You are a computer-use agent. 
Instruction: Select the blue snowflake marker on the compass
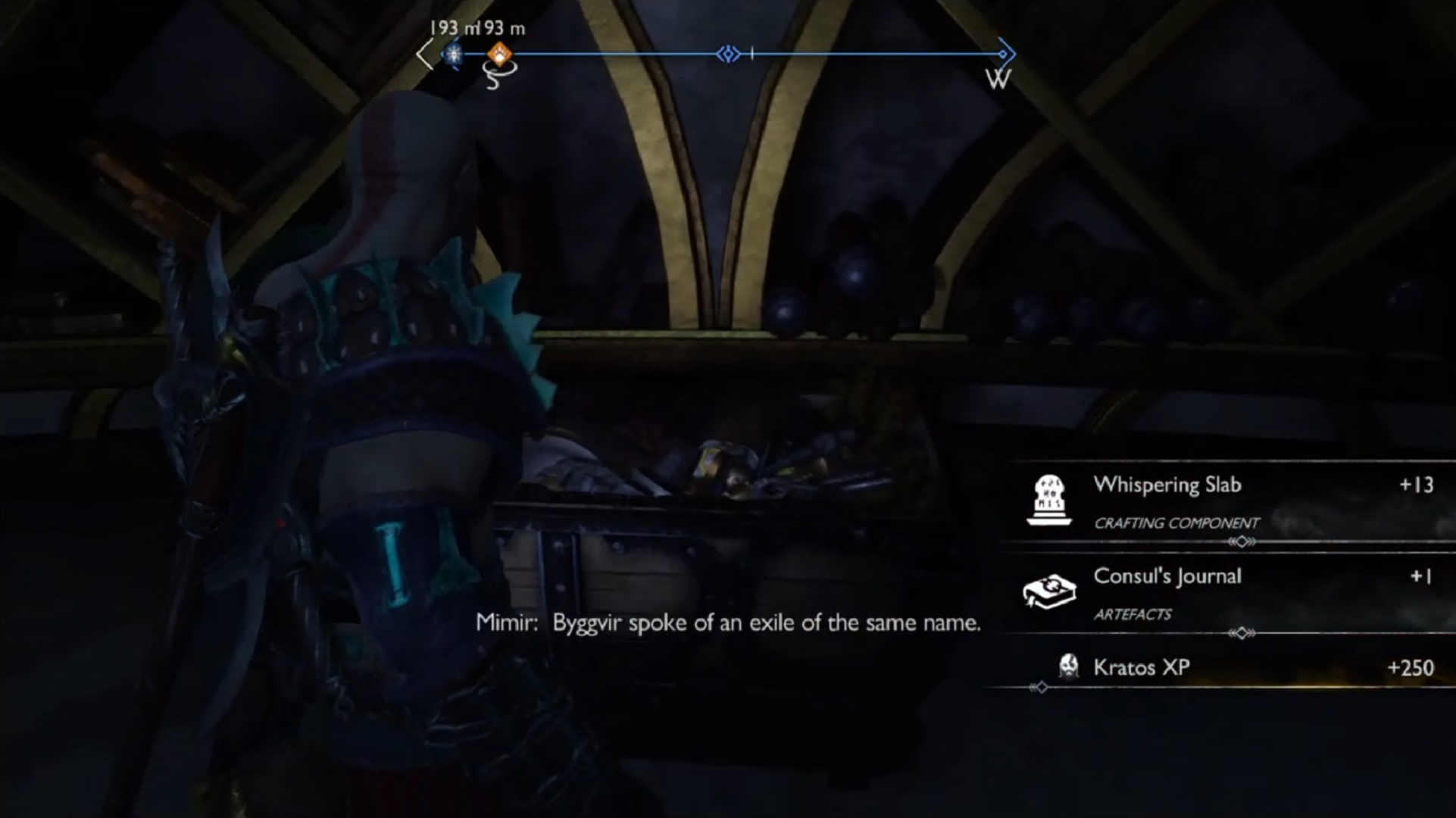454,54
